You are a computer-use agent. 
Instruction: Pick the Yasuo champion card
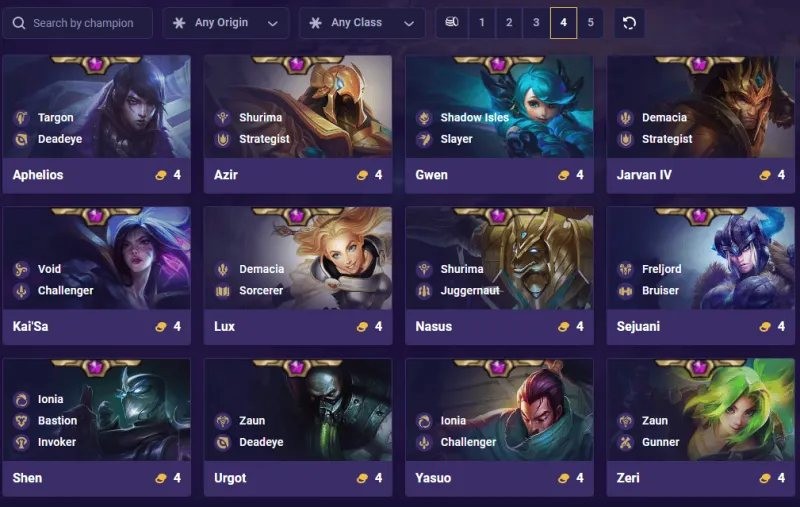coord(499,427)
